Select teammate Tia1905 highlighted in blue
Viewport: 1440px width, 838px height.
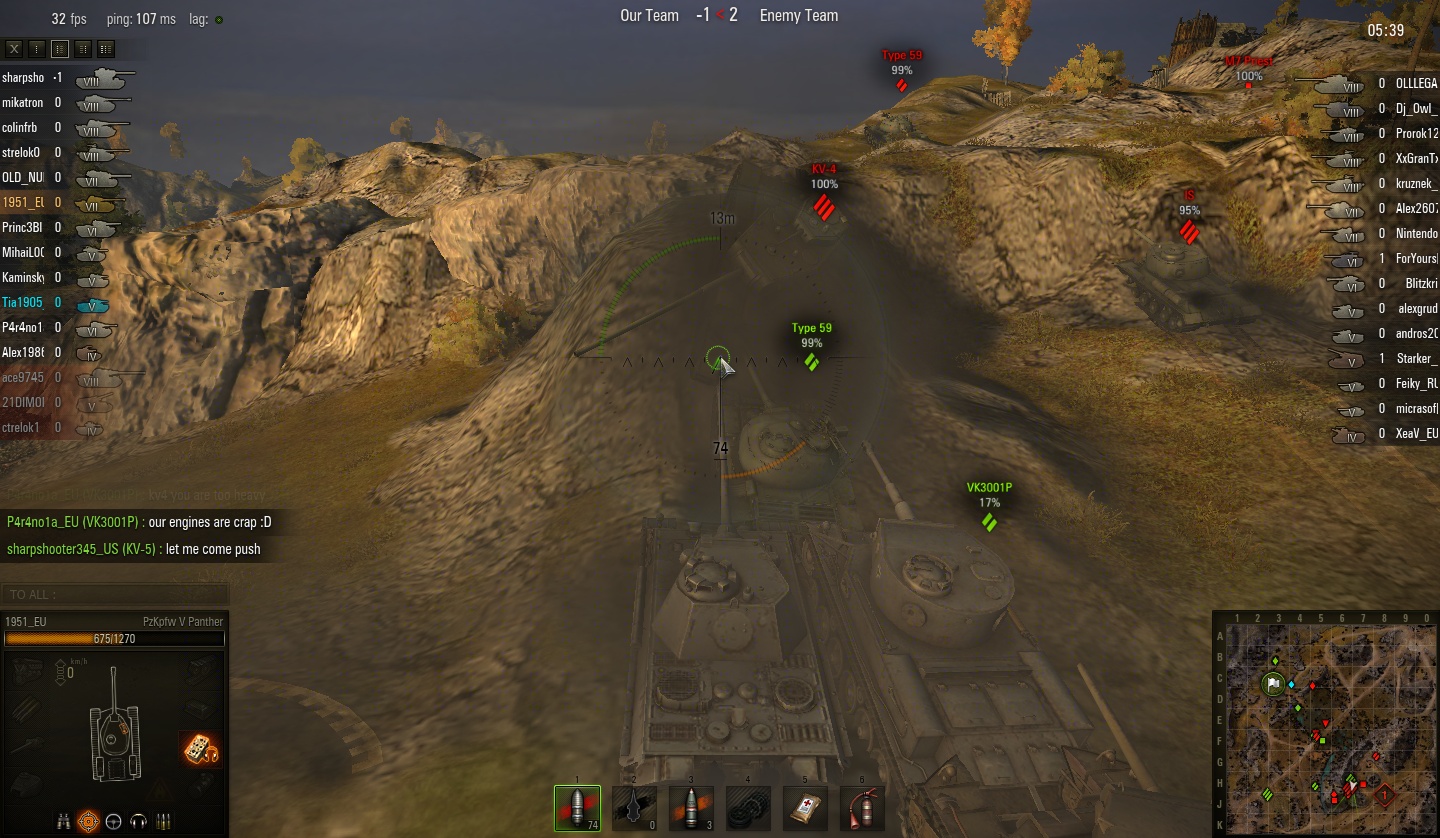click(23, 302)
